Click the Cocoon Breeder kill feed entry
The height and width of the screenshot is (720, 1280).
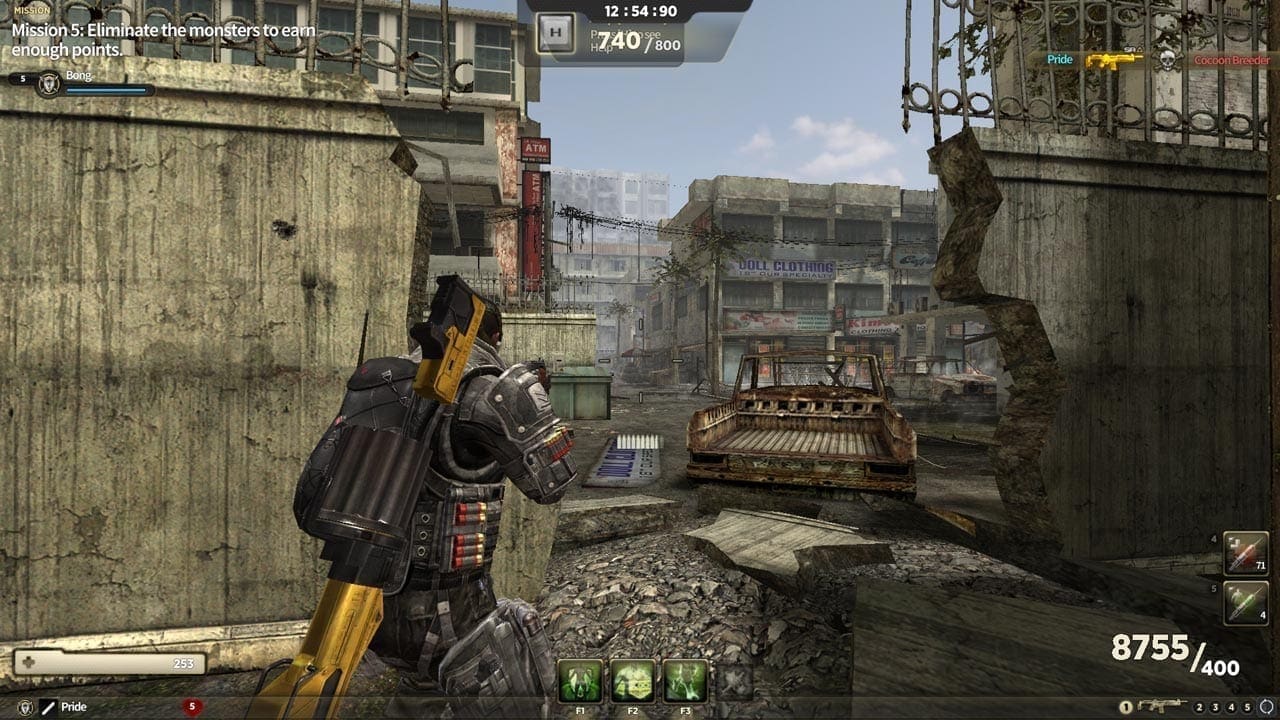(1231, 60)
